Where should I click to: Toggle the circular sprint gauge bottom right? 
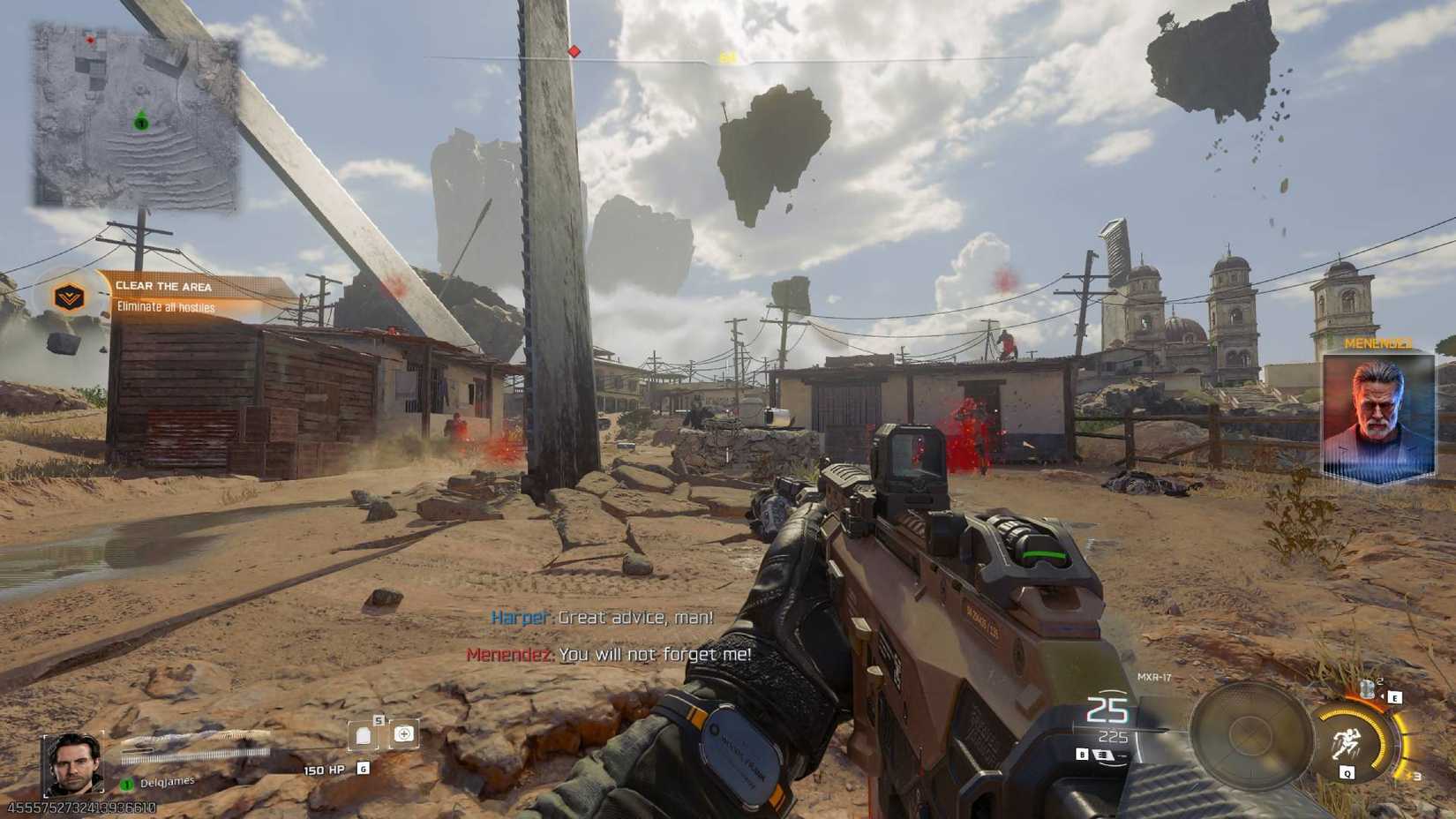[x=1359, y=741]
